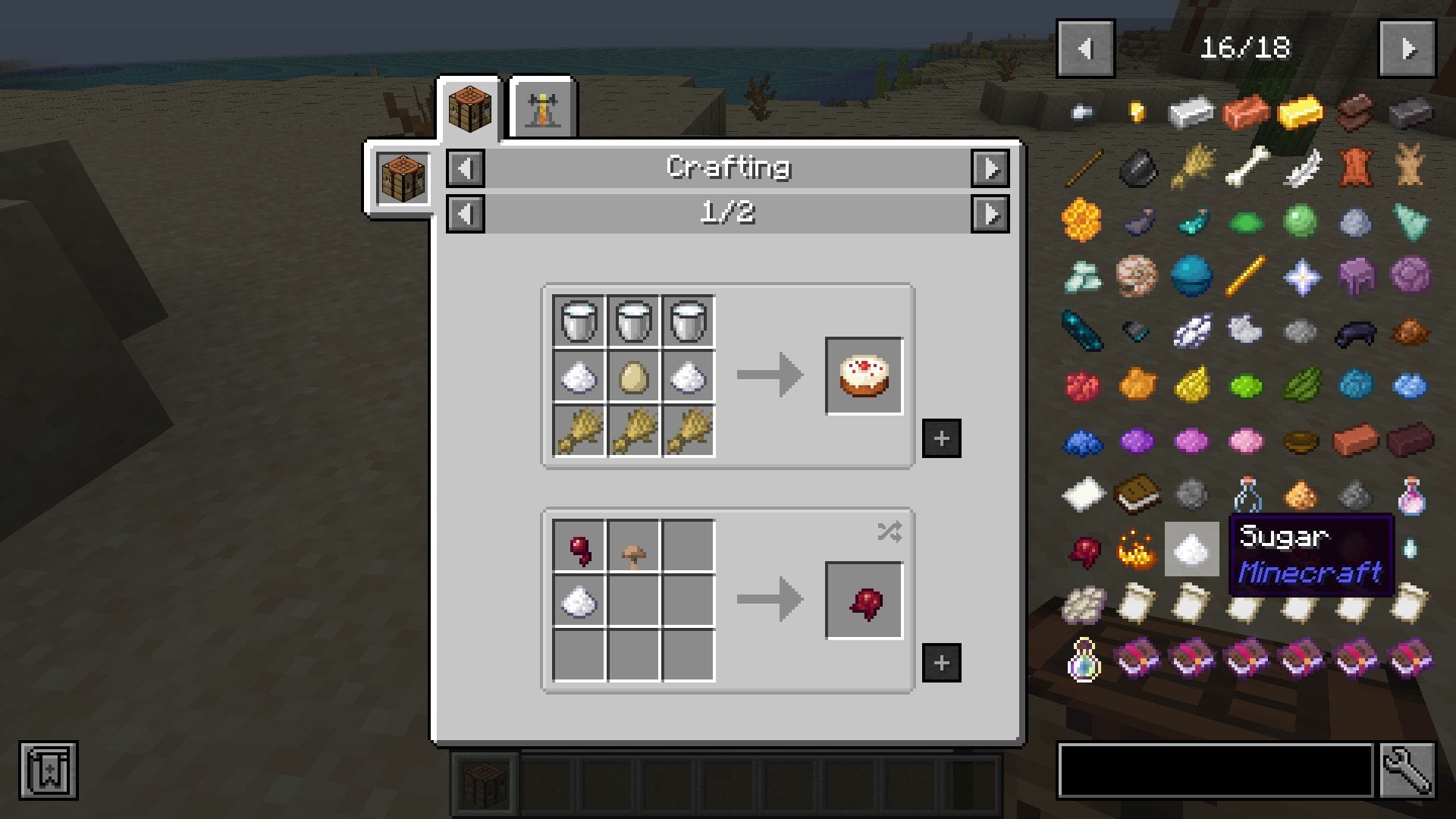
Task: Click the gold ingot in the item list
Action: pyautogui.click(x=1299, y=112)
